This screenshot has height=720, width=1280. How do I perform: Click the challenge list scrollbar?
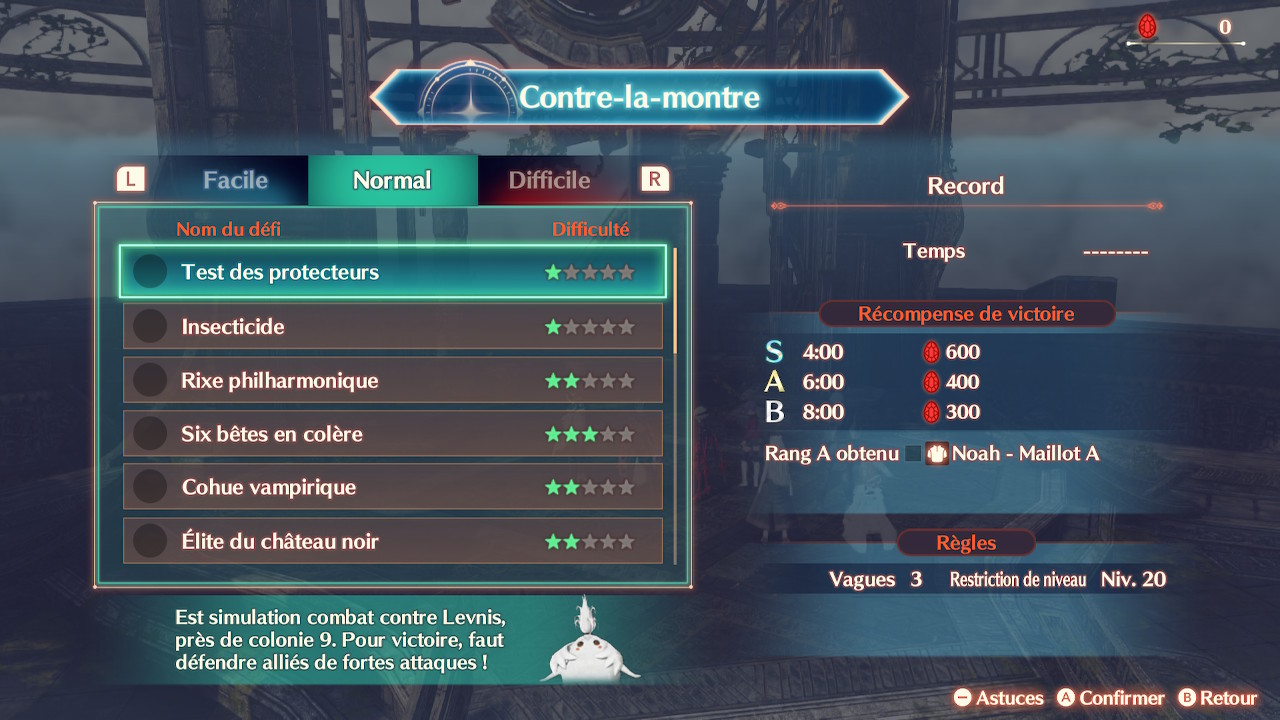pos(676,300)
